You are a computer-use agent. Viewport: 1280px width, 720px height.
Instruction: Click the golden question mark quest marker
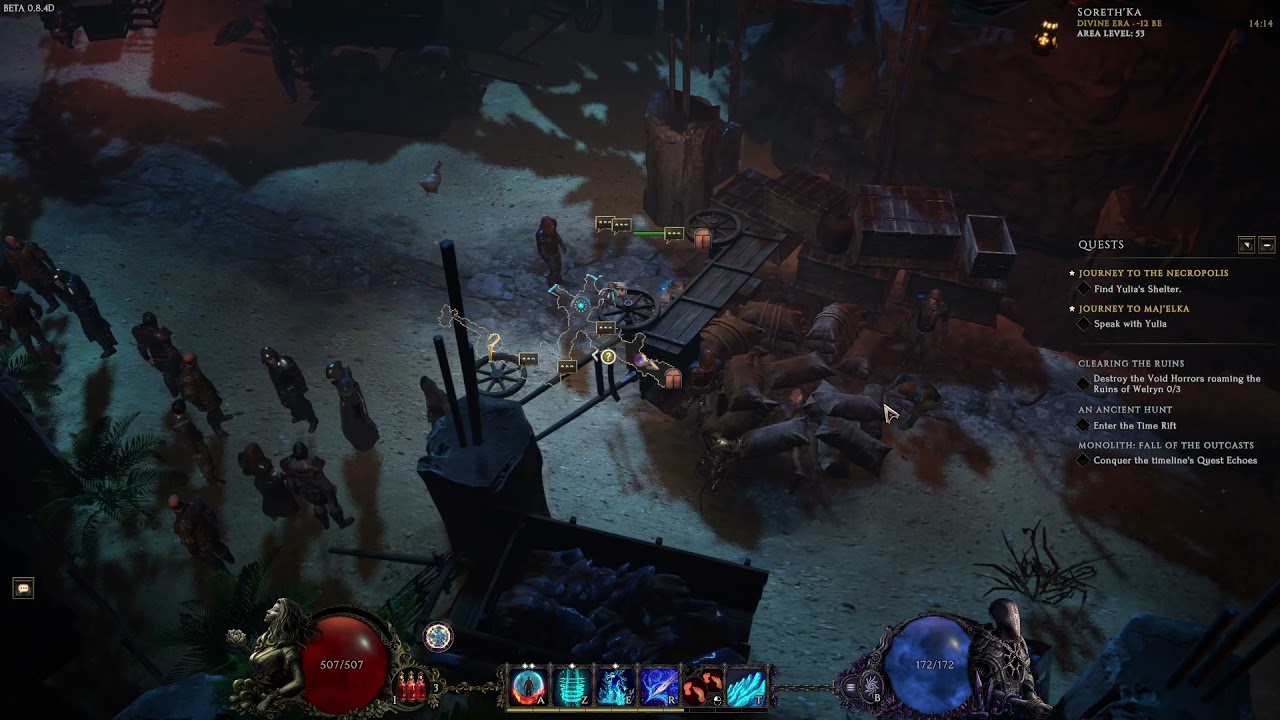click(x=493, y=345)
